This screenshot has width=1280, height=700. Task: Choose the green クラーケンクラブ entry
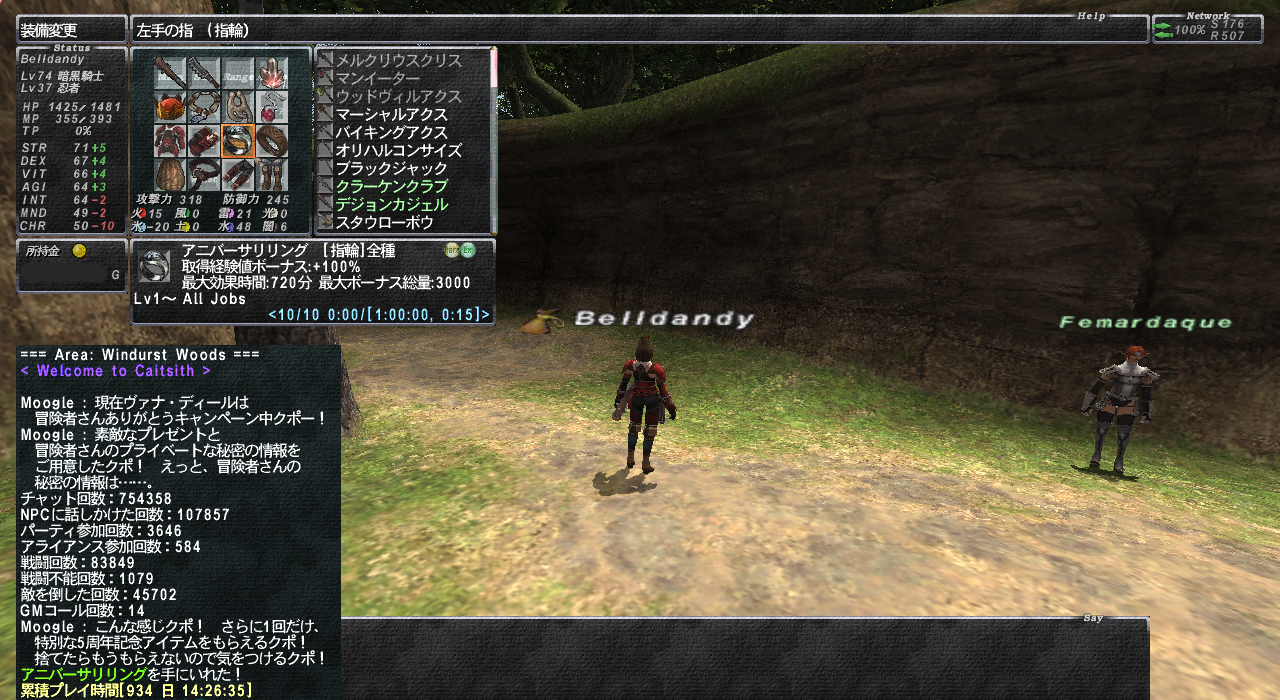[391, 186]
